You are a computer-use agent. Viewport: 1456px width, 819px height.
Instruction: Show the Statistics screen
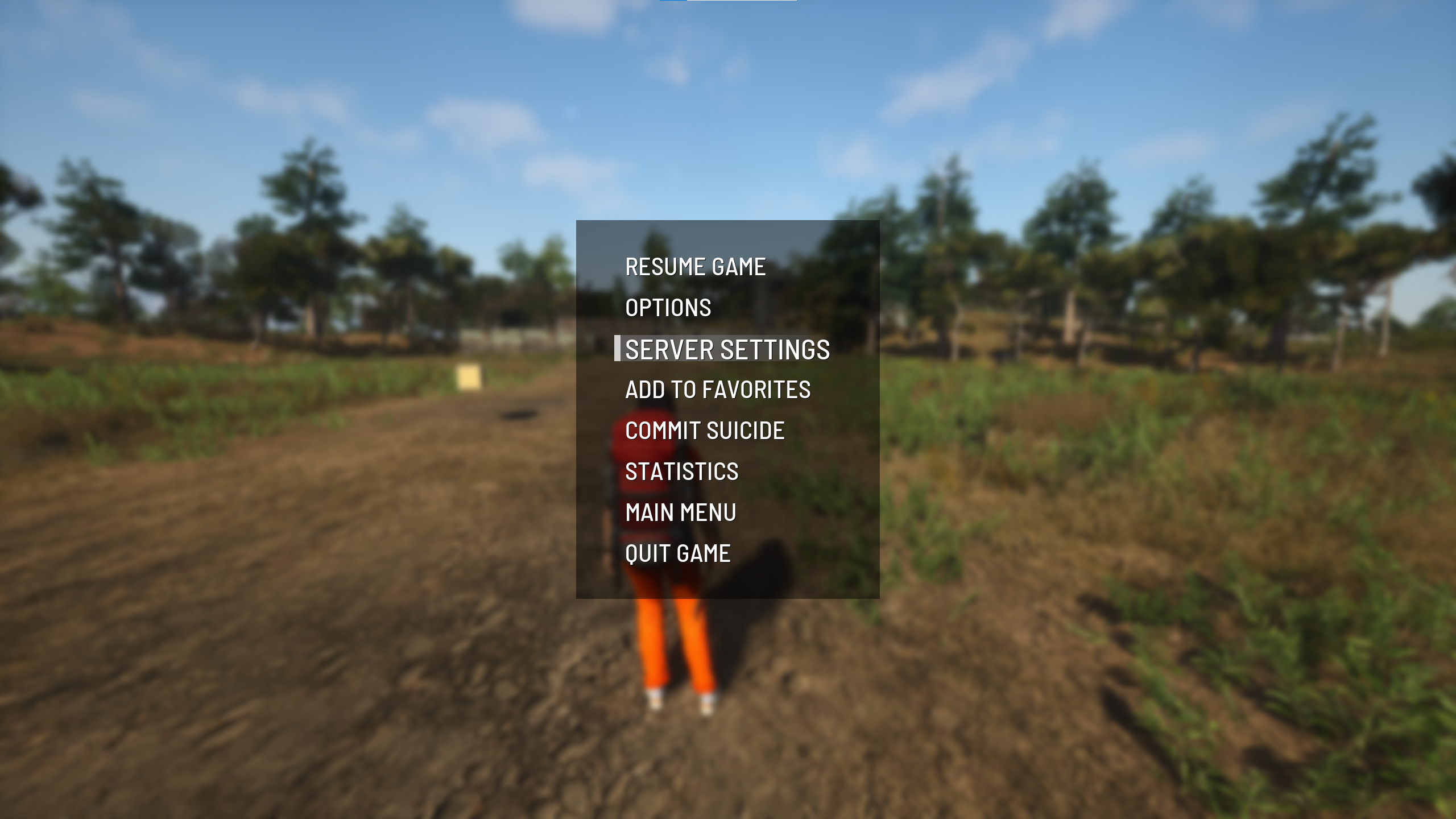[x=681, y=471]
